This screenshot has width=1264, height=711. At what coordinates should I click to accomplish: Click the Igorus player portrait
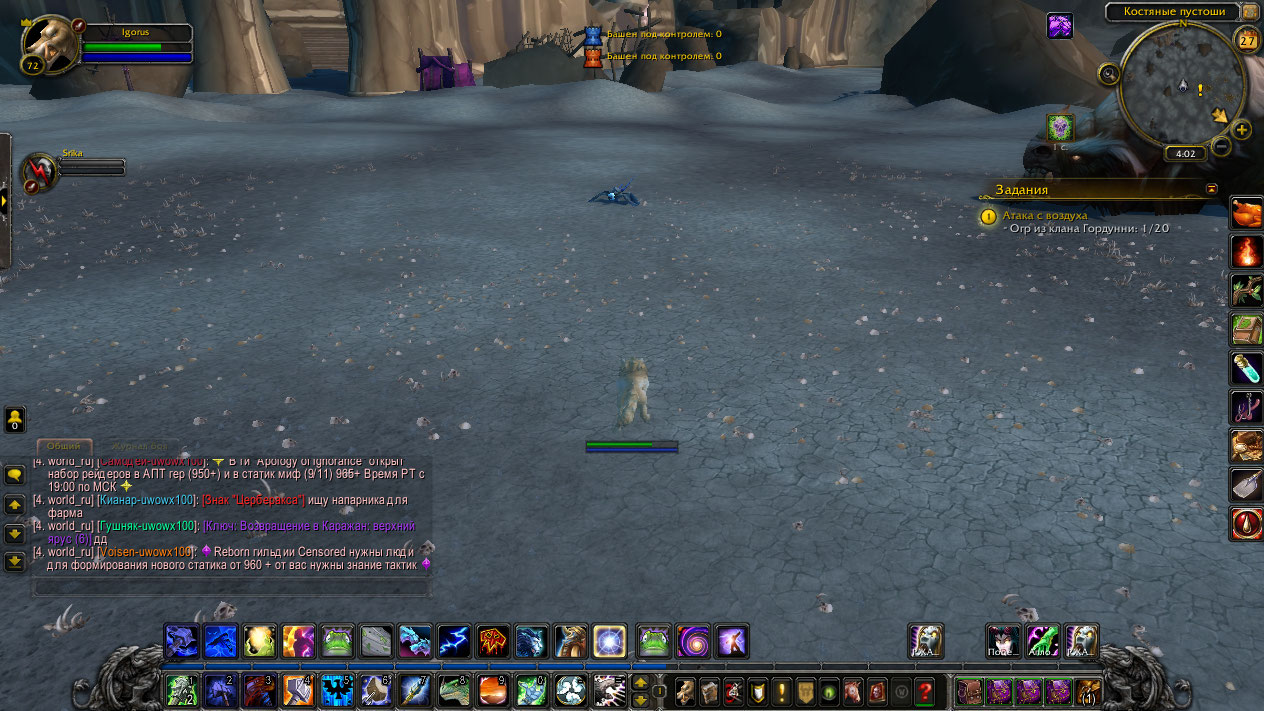pyautogui.click(x=49, y=43)
